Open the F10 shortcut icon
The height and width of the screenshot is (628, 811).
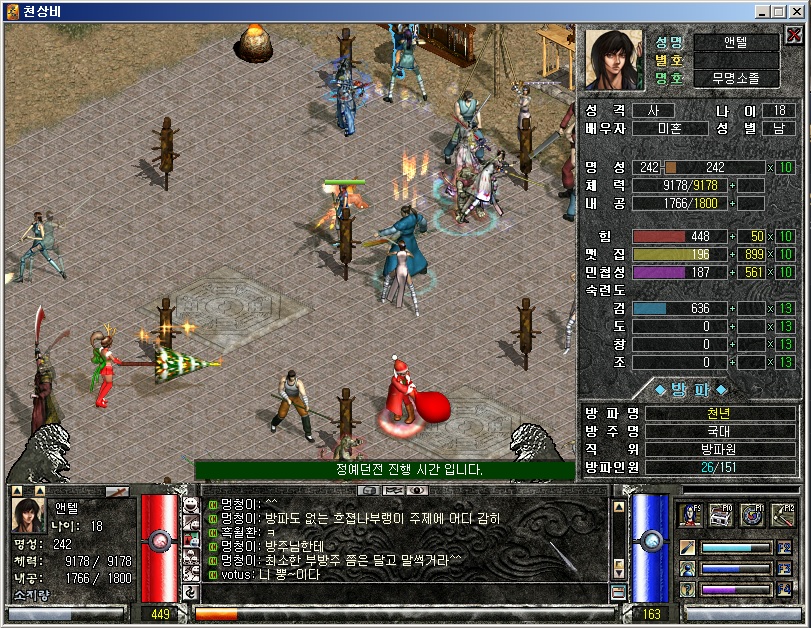tap(721, 515)
